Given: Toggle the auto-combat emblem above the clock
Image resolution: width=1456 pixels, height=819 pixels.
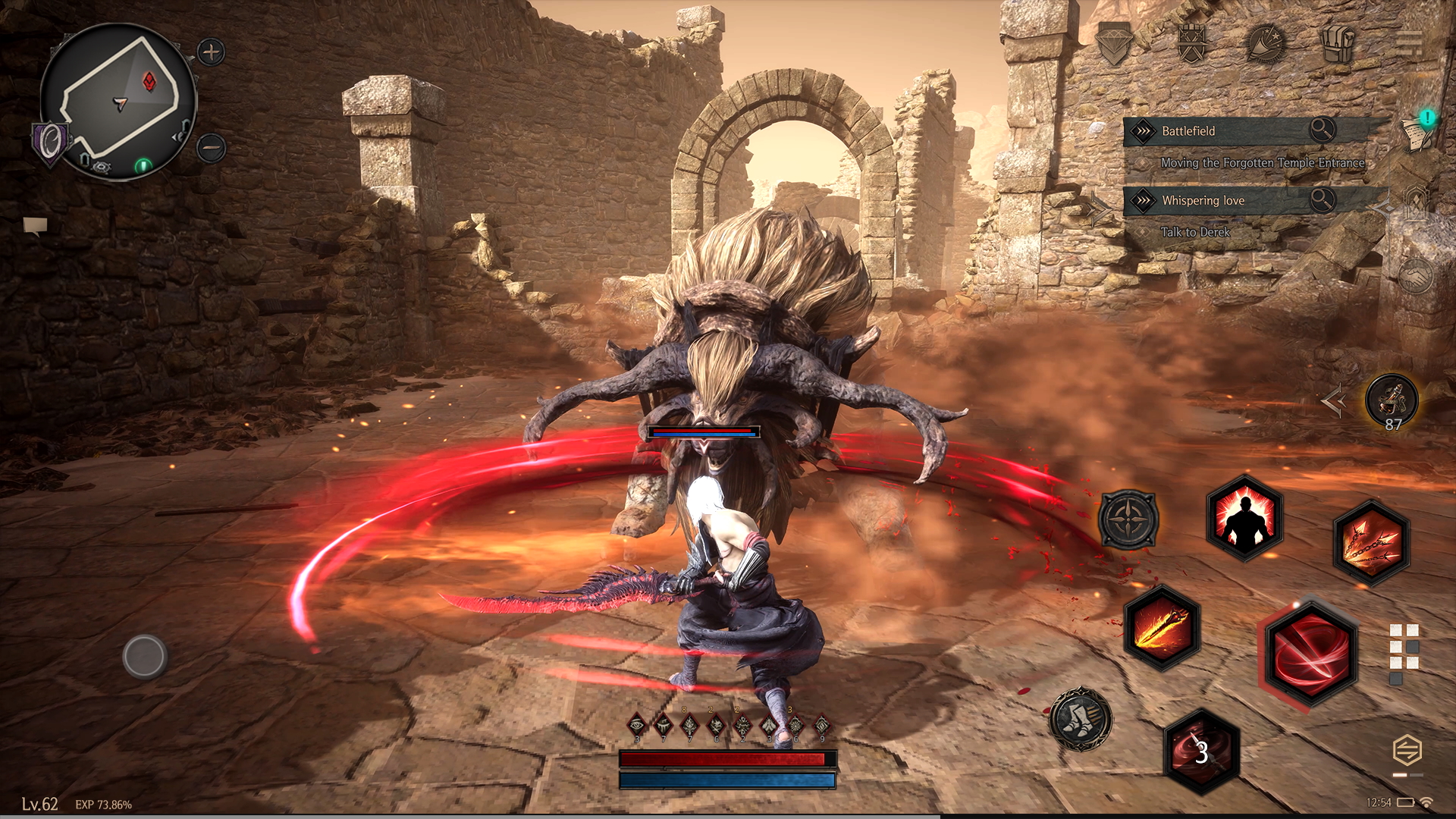Looking at the screenshot, I should (1407, 751).
